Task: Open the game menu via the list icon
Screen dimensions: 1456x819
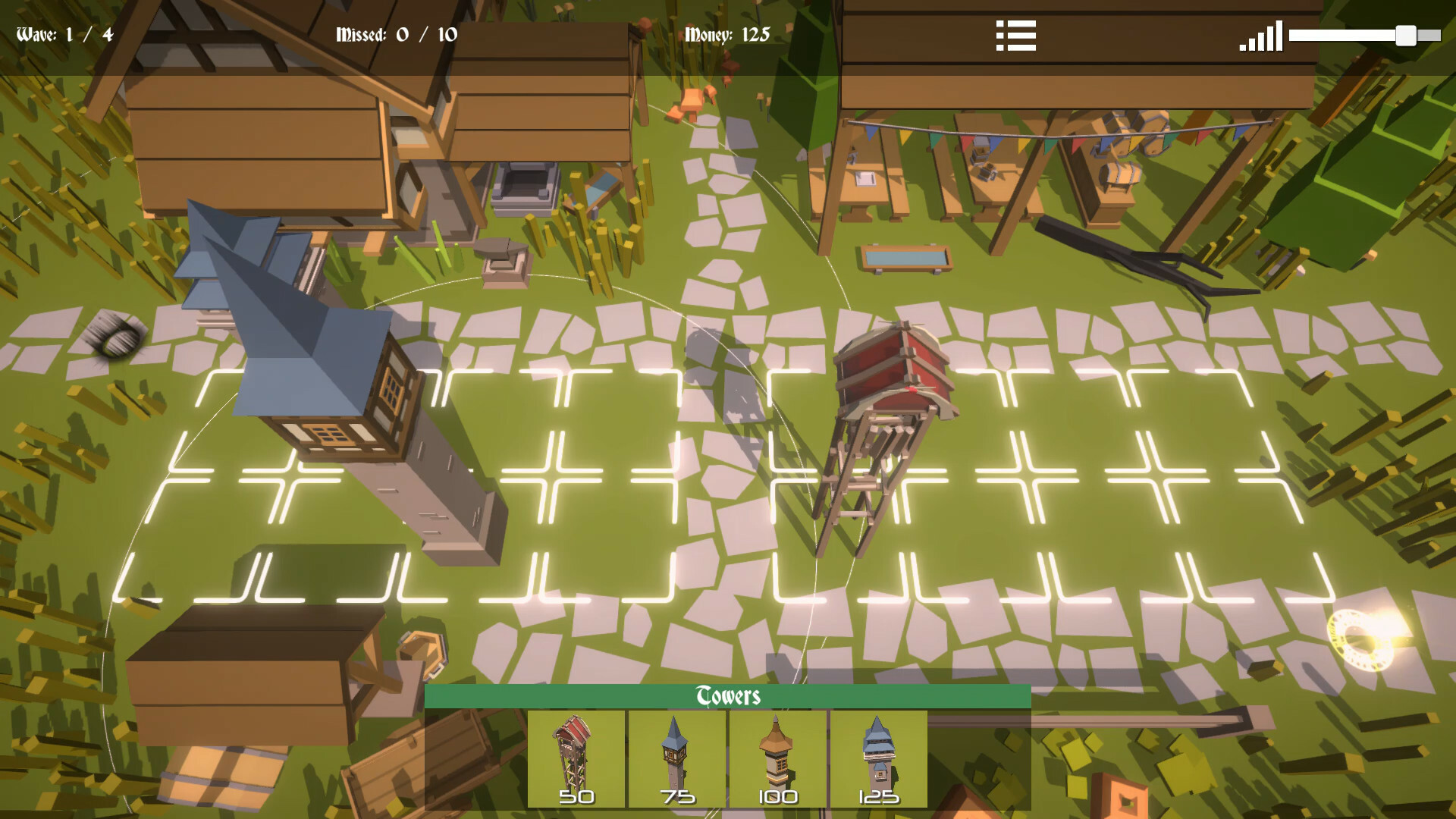Action: tap(1017, 35)
